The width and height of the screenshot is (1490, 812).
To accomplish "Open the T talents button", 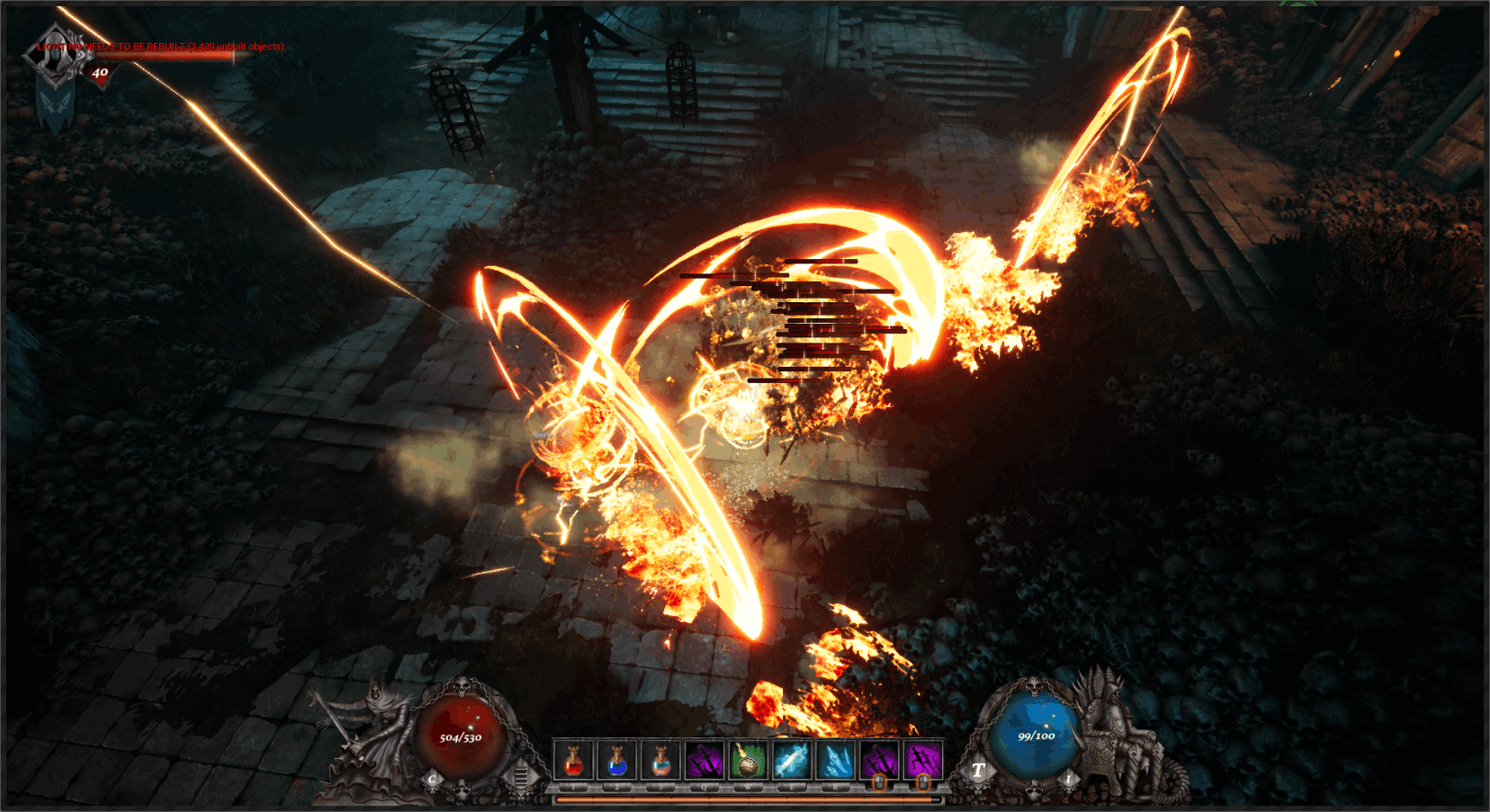I will [x=978, y=770].
